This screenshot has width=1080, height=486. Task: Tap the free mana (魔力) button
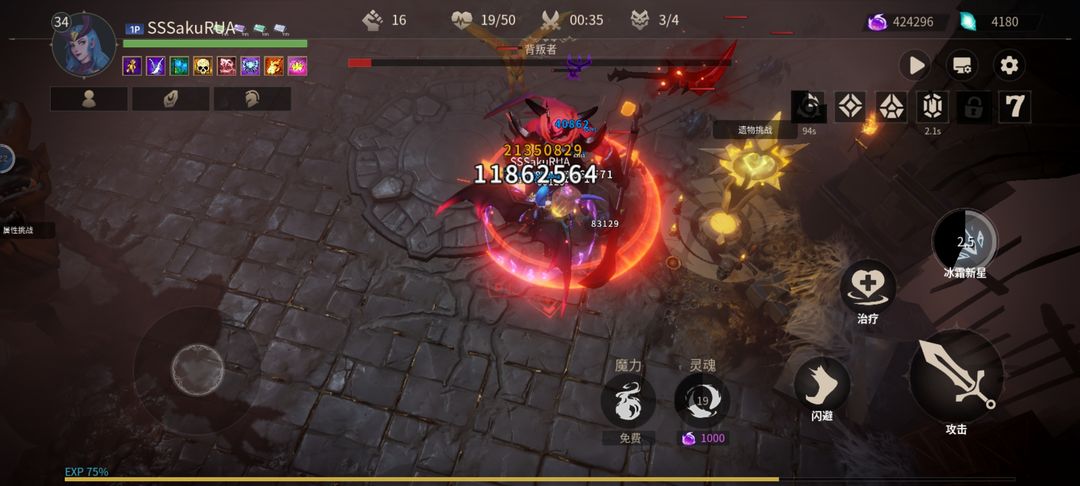pyautogui.click(x=628, y=400)
